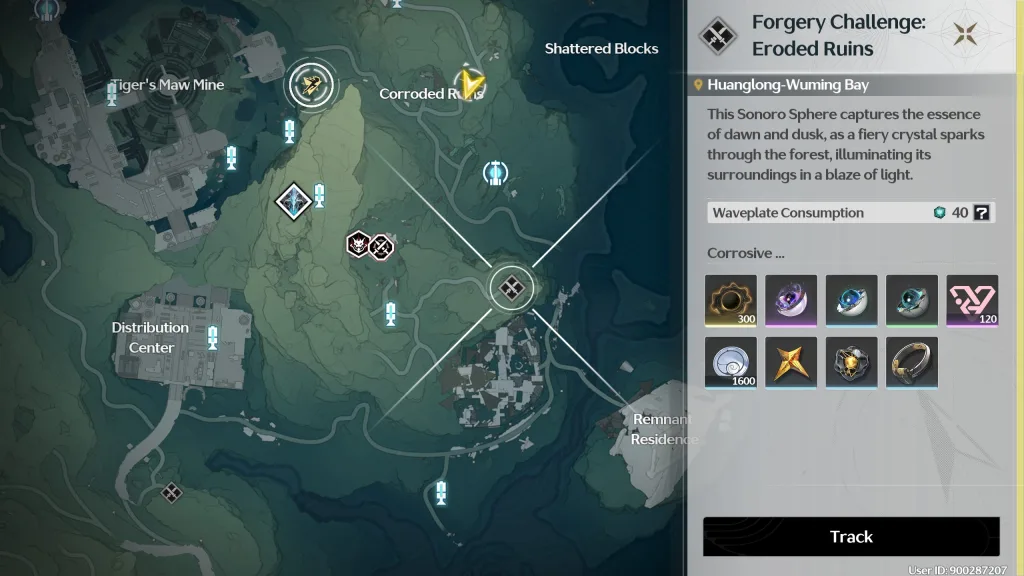Select the beacon inside Distribution Center
Screen dimensions: 1024x576
pyautogui.click(x=213, y=336)
